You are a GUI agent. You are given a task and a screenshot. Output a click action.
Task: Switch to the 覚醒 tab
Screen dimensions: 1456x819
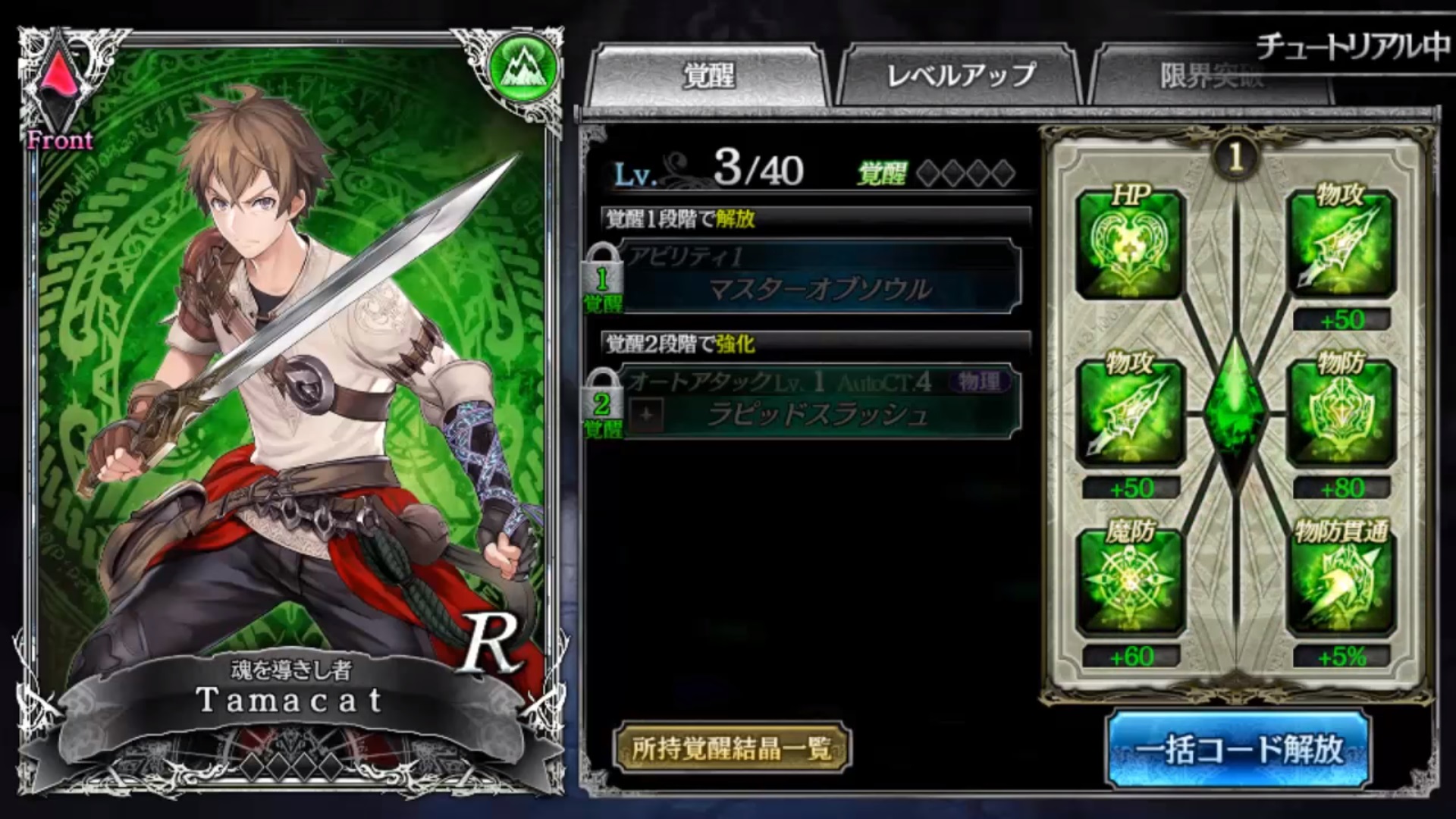pos(708,76)
